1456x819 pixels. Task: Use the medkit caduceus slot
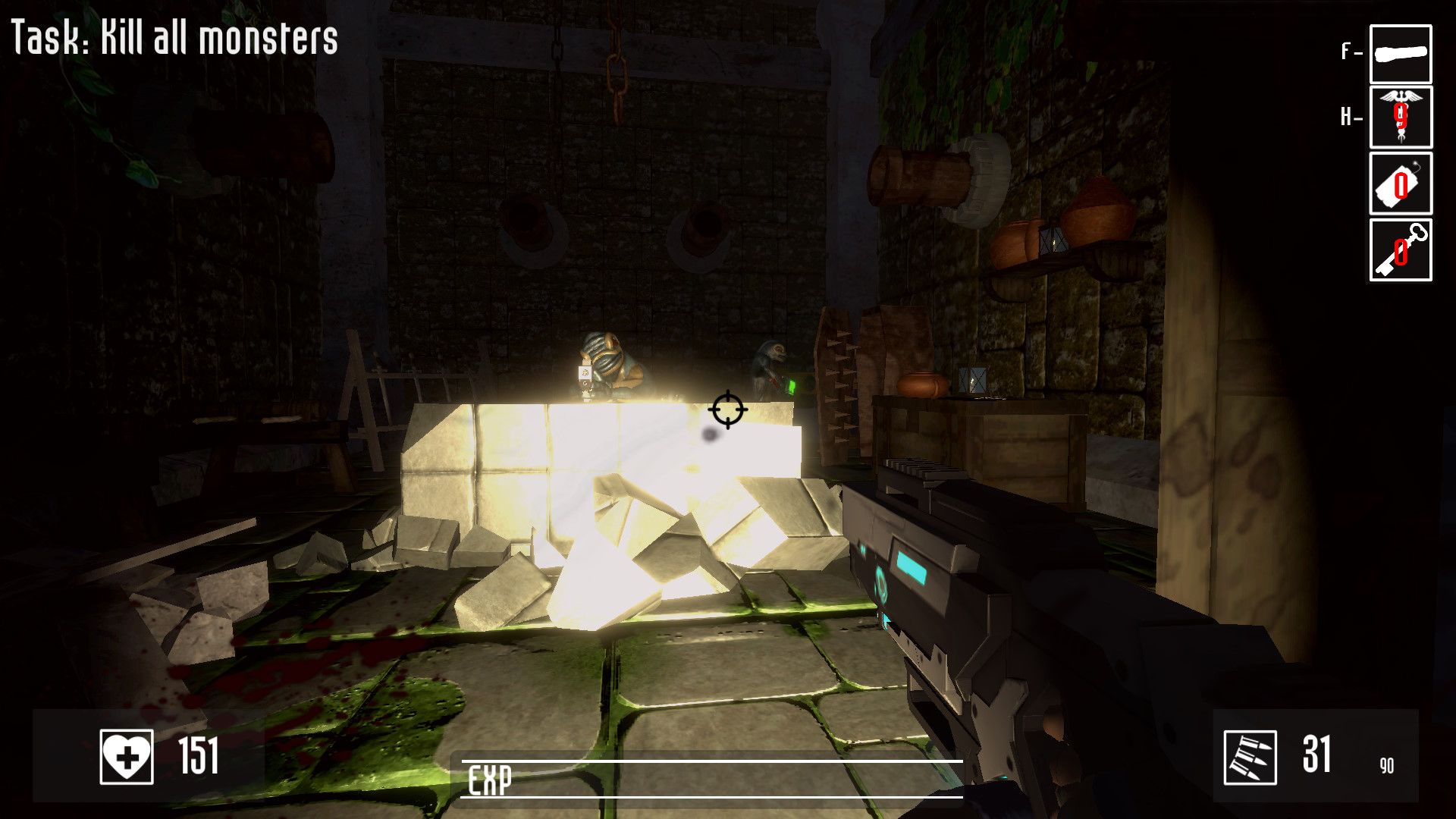(1400, 118)
